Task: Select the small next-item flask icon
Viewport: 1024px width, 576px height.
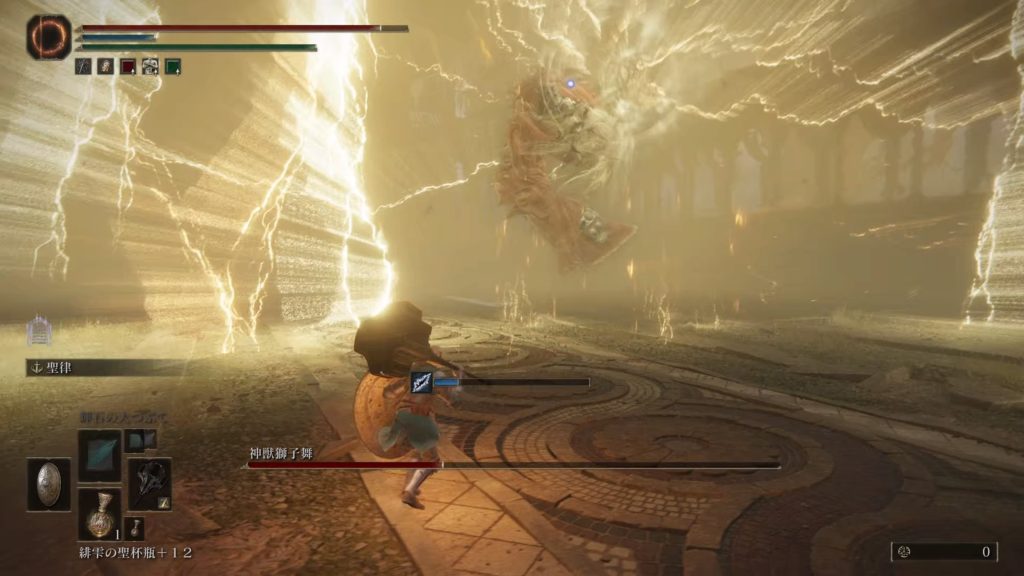Action: pos(136,527)
